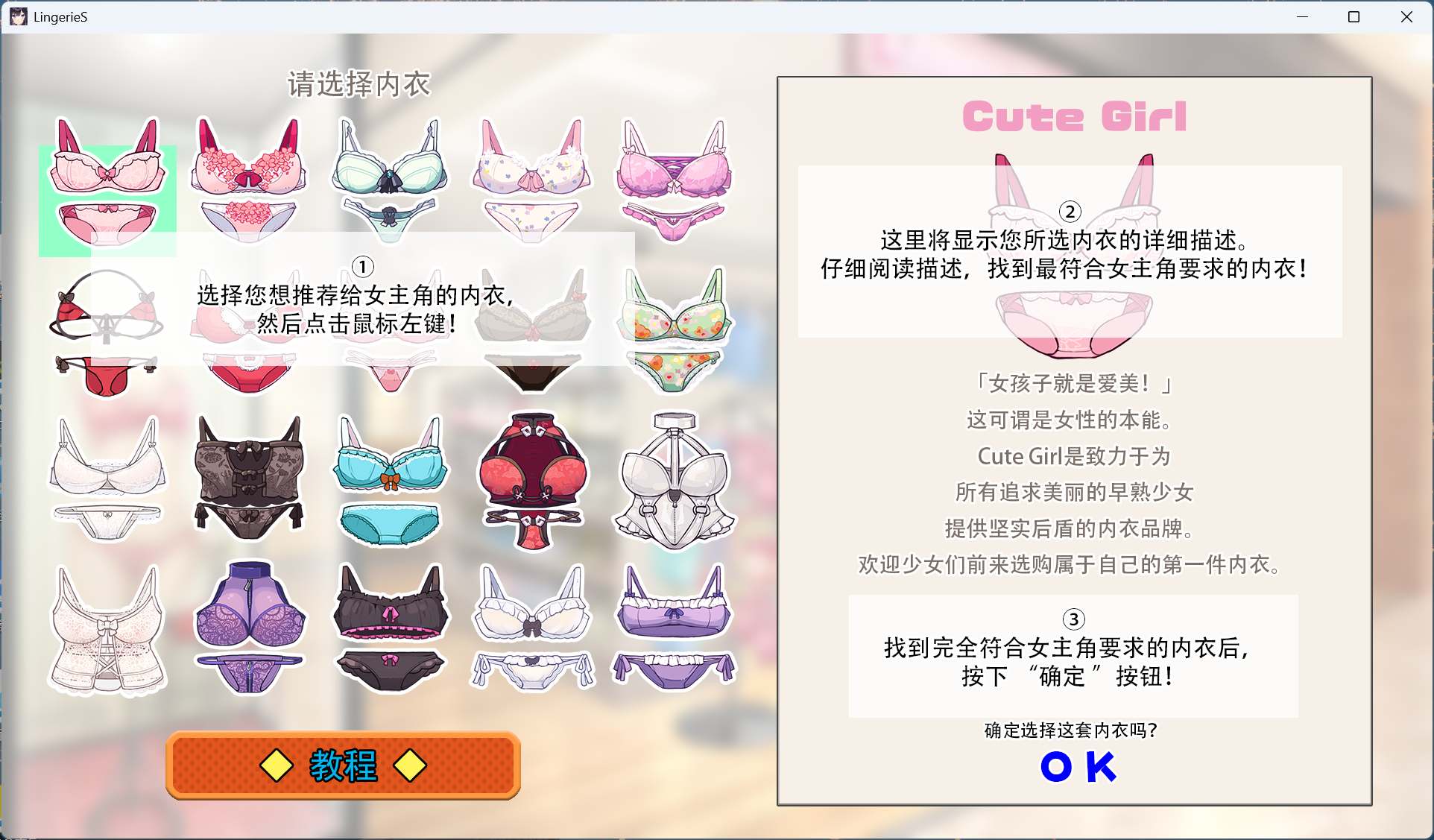Select the white lace bralette set
1434x840 pixels.
click(108, 477)
